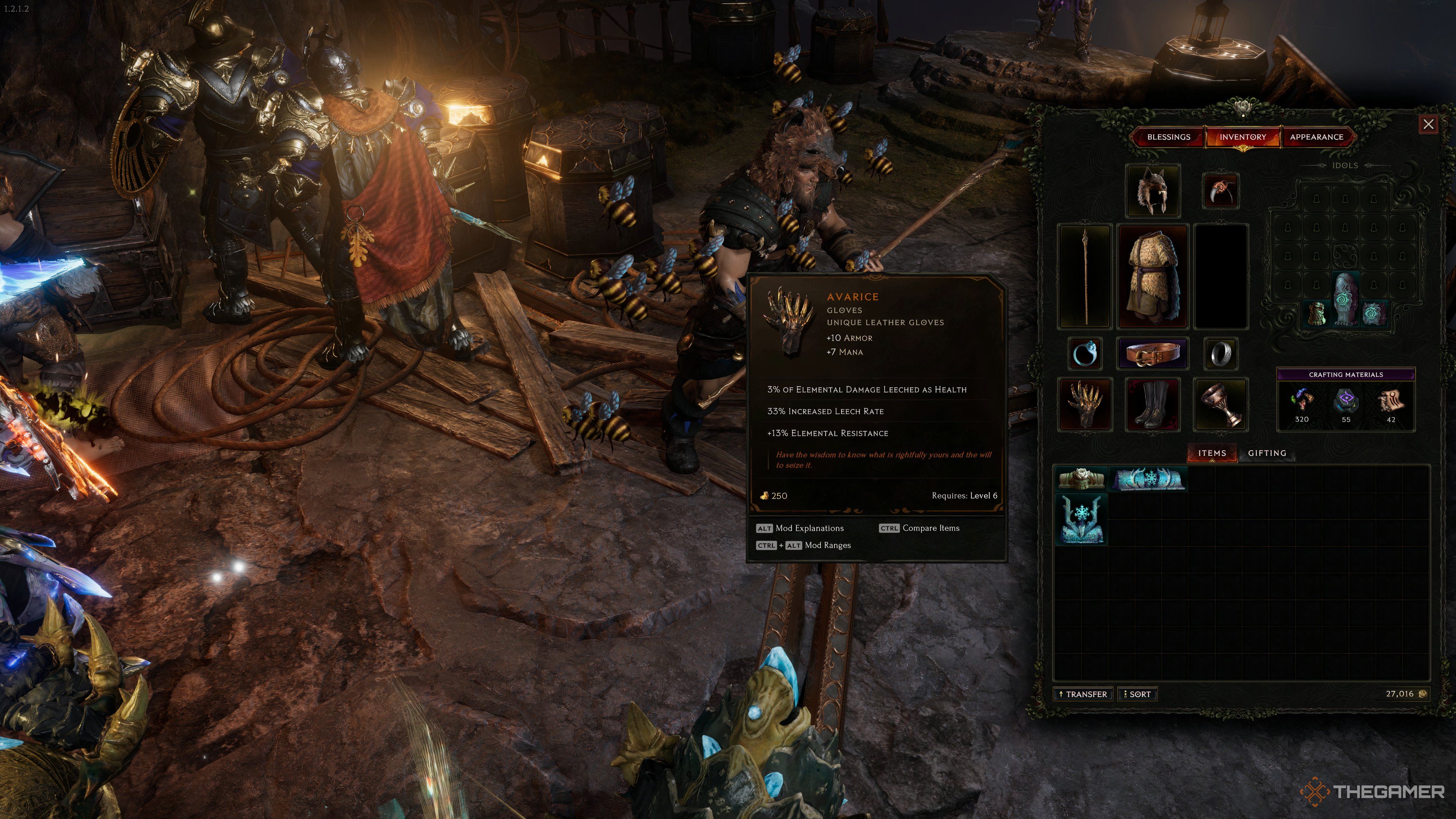Click the Transfer button

(1084, 694)
